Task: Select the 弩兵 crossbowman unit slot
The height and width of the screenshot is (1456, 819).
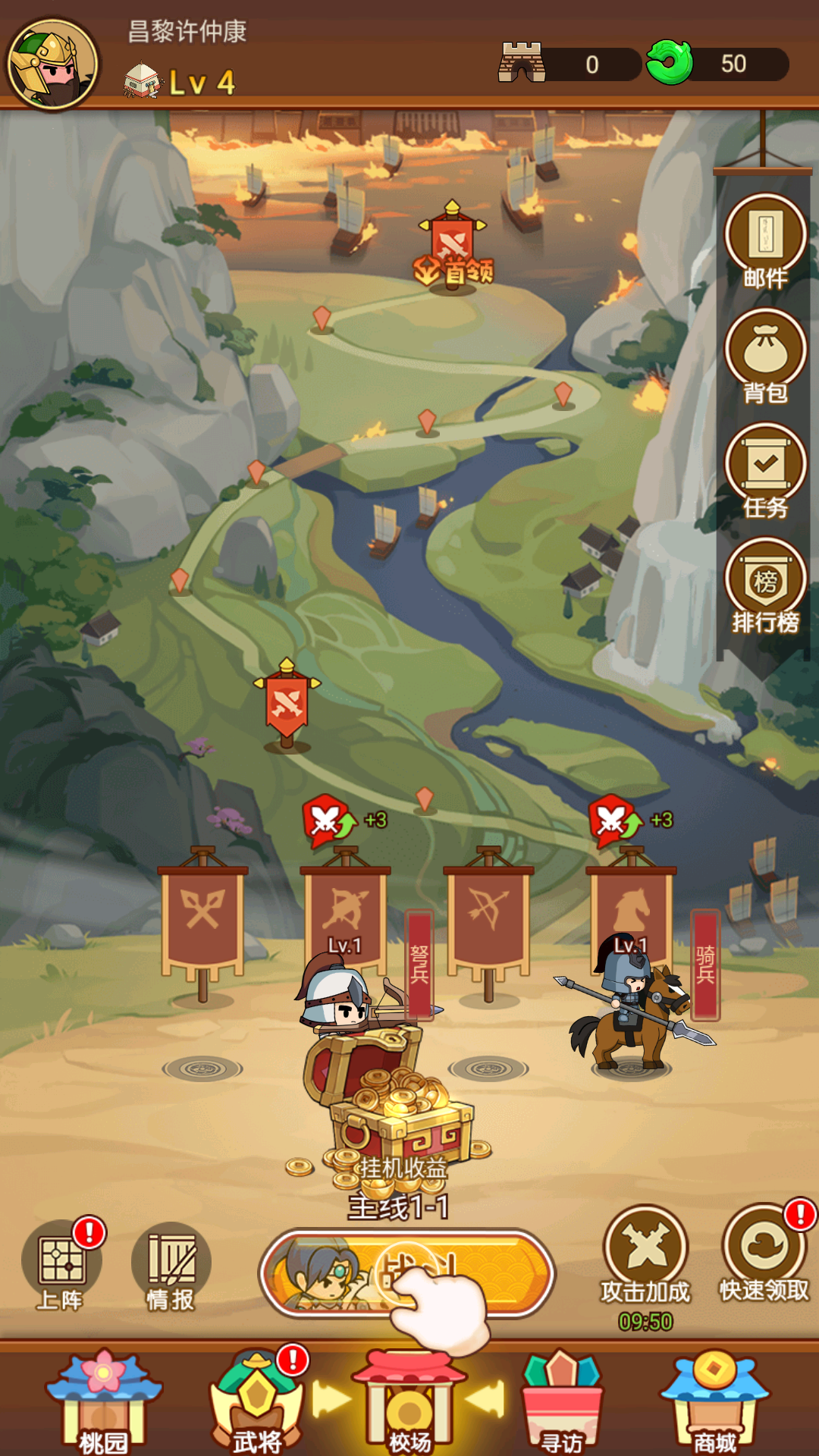Action: click(346, 986)
